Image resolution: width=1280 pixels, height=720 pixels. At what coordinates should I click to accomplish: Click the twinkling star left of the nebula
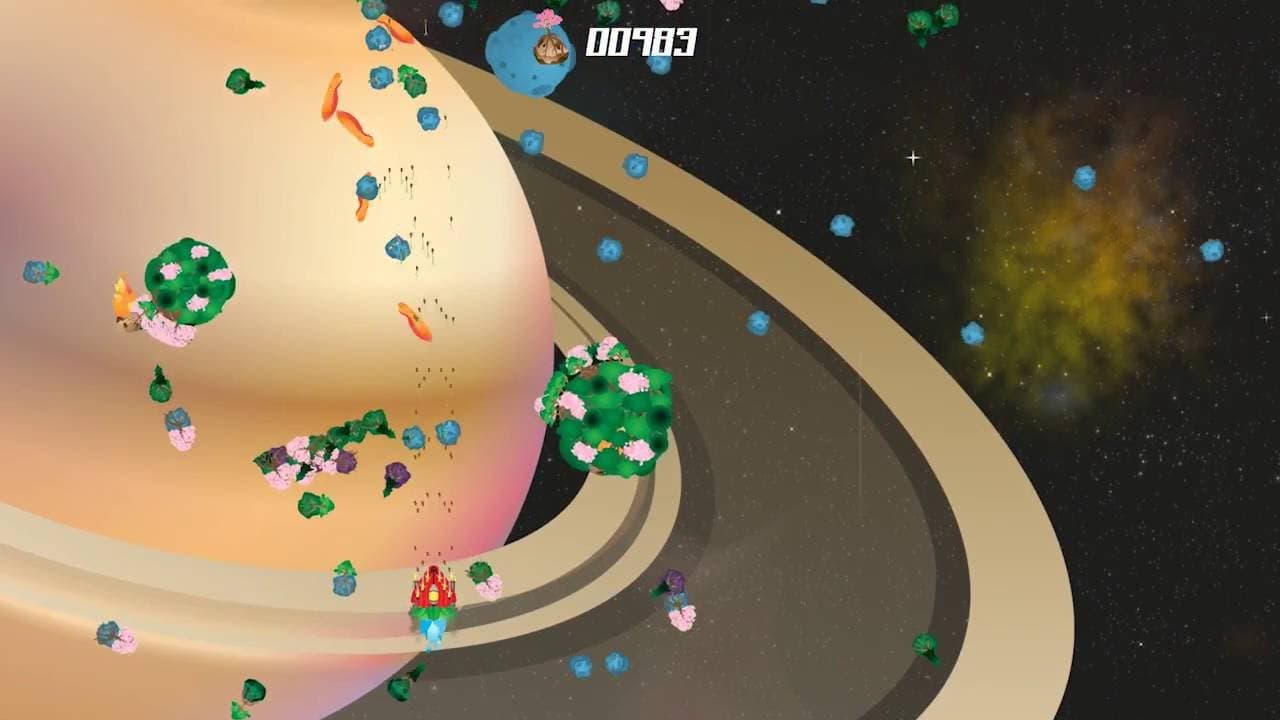pos(913,156)
